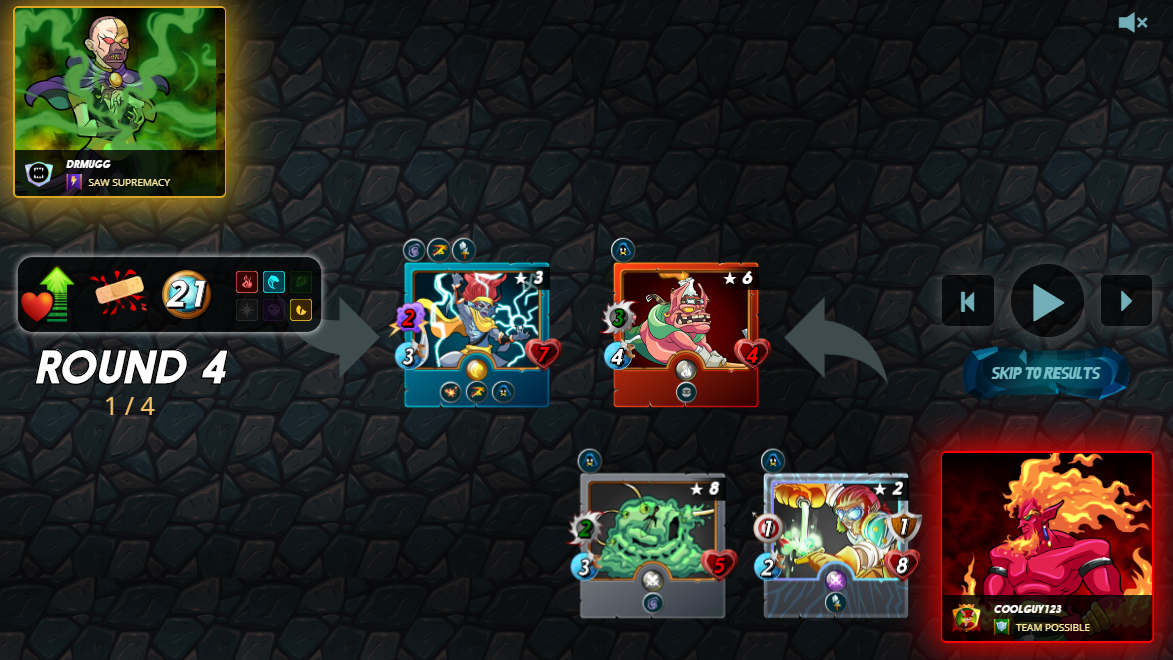The height and width of the screenshot is (660, 1173).
Task: Toggle the muted sound speaker icon
Action: [1132, 22]
